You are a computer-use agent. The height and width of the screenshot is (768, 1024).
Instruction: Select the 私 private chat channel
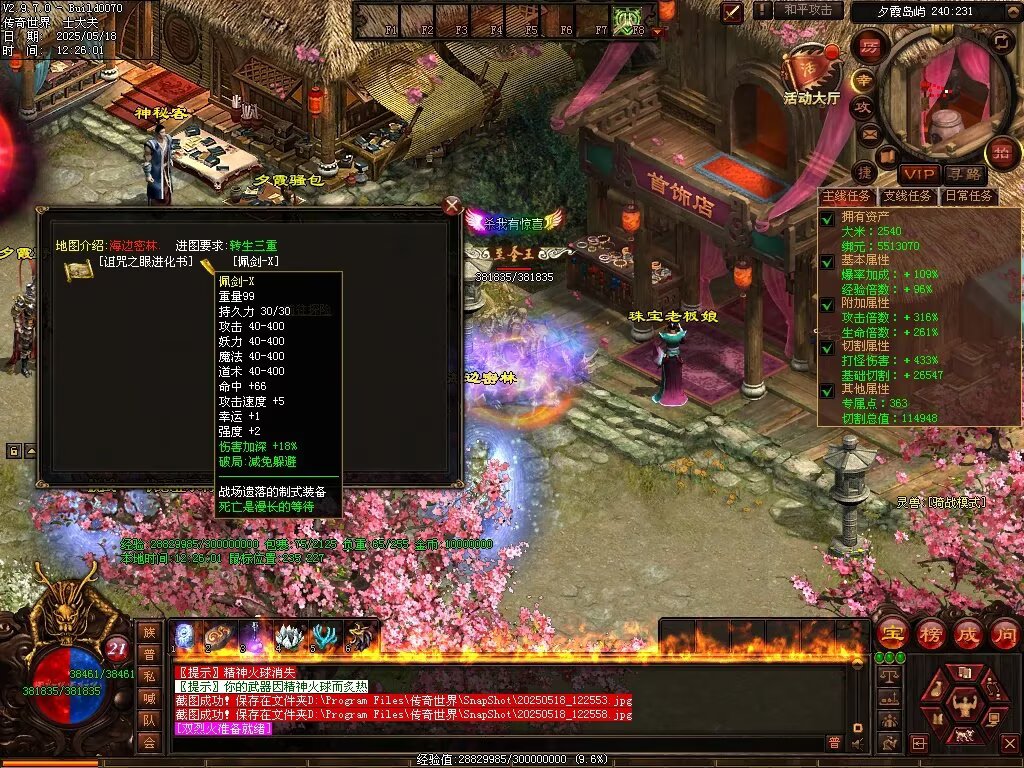149,676
